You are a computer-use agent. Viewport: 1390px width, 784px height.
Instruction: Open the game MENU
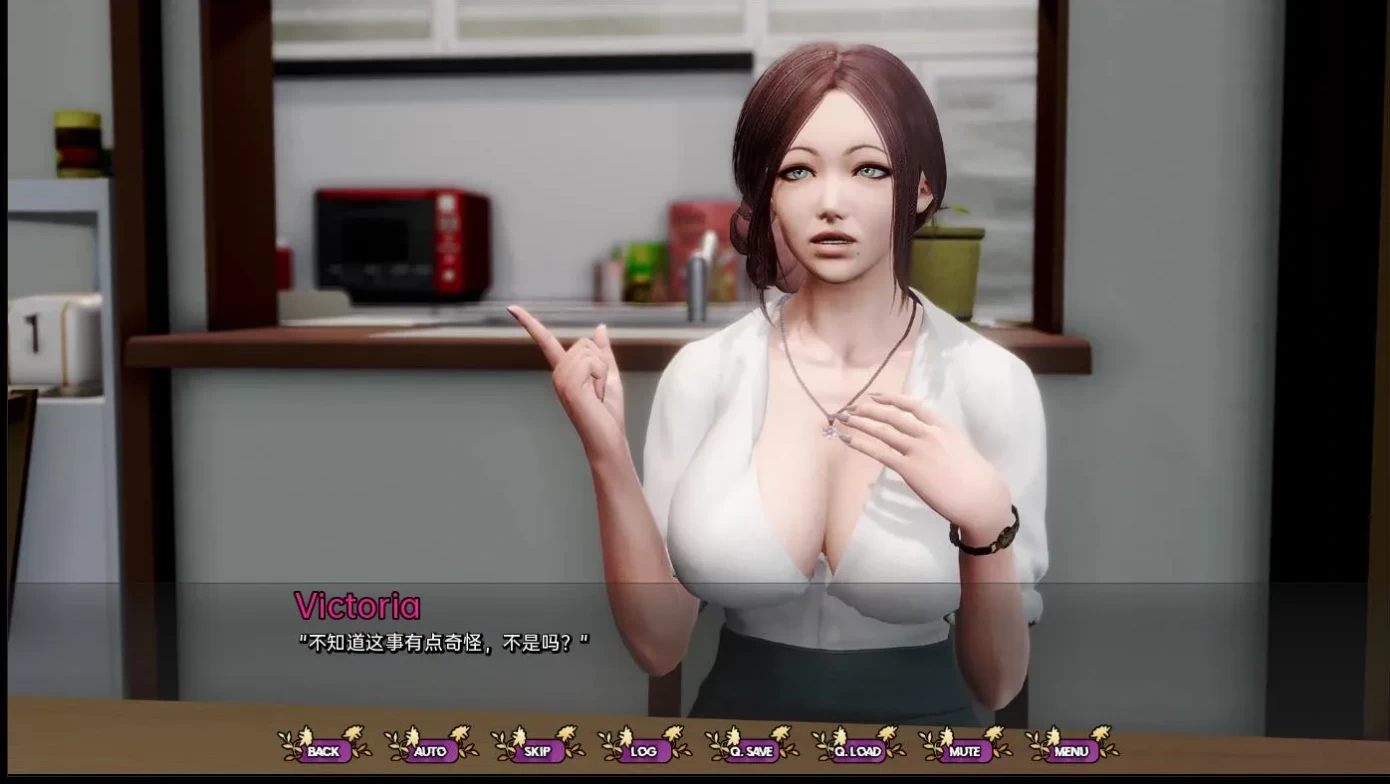click(1071, 750)
